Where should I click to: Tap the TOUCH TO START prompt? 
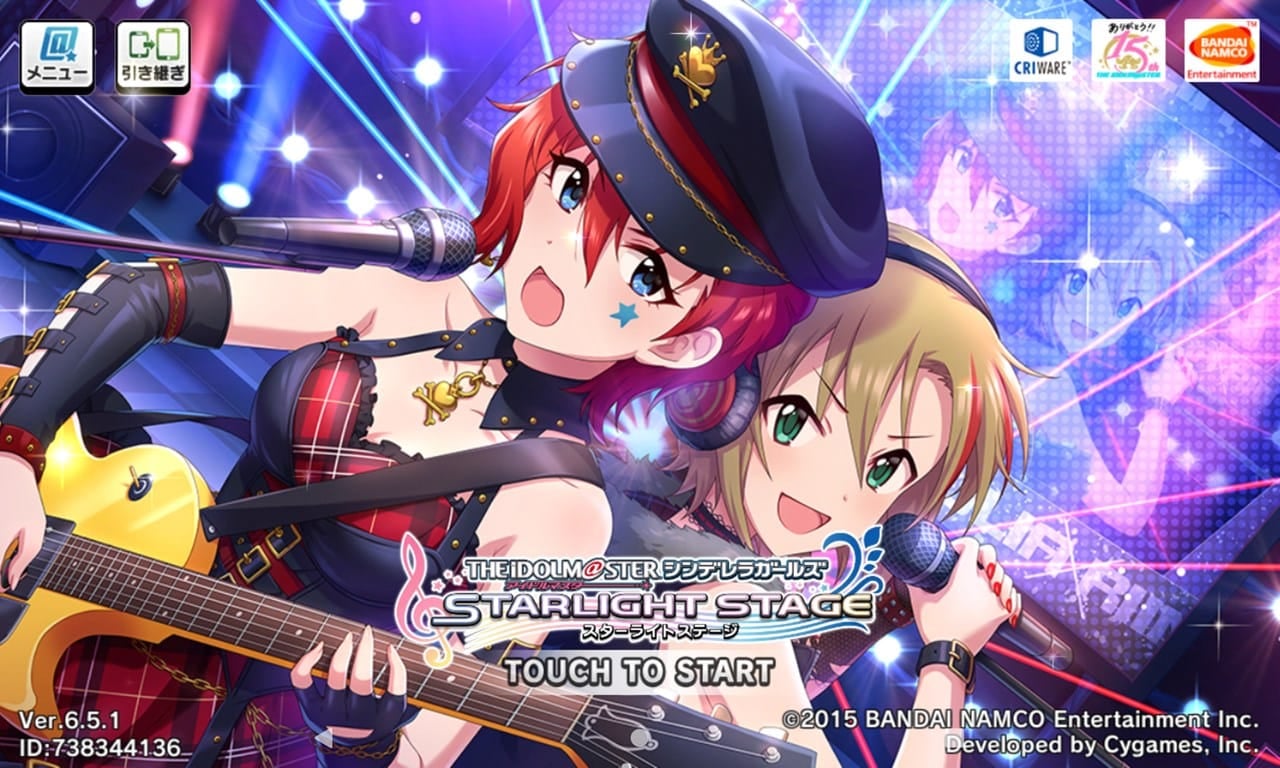coord(640,671)
